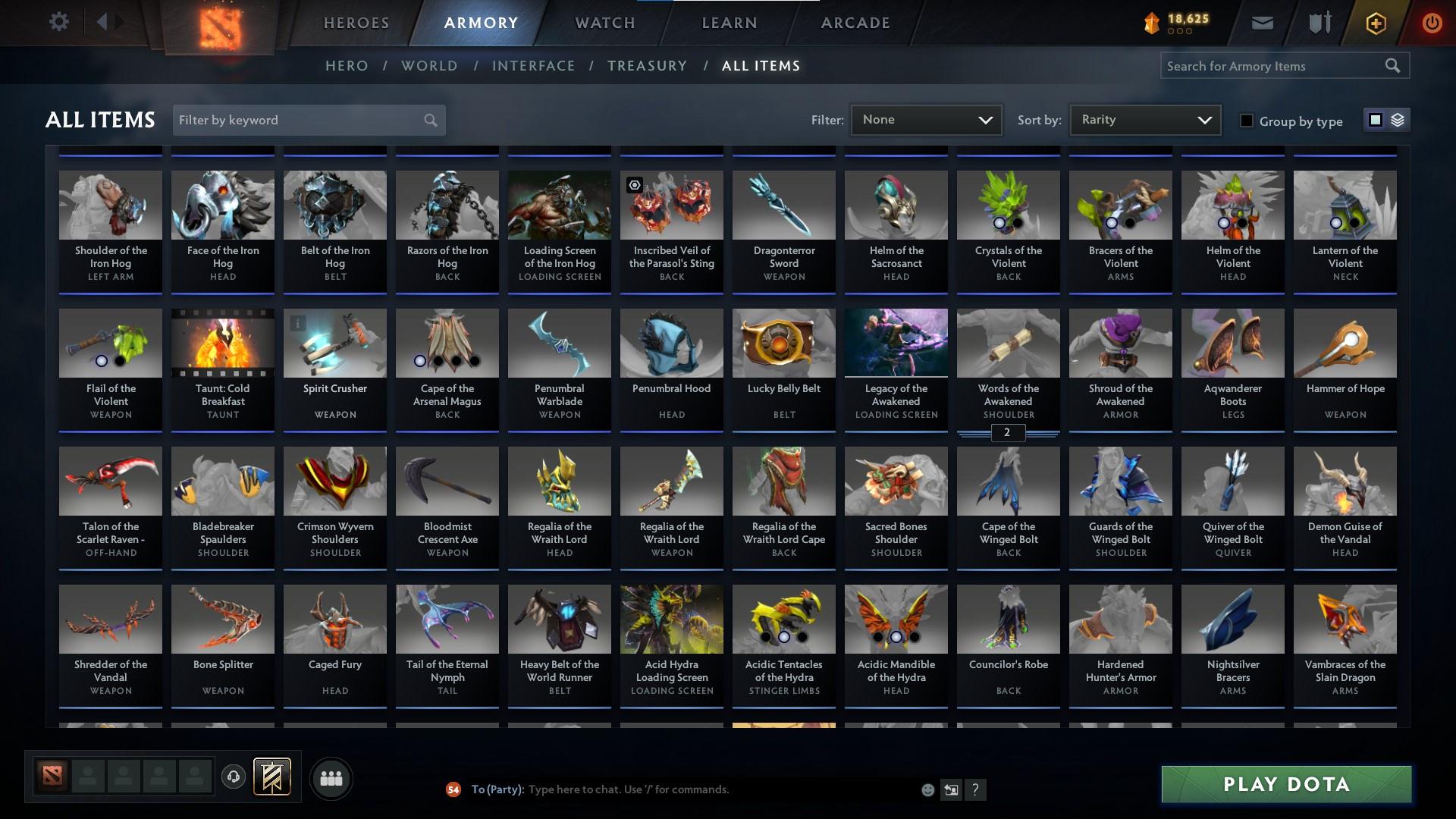Click the power/quit icon top right
This screenshot has width=1456, height=819.
tap(1432, 23)
